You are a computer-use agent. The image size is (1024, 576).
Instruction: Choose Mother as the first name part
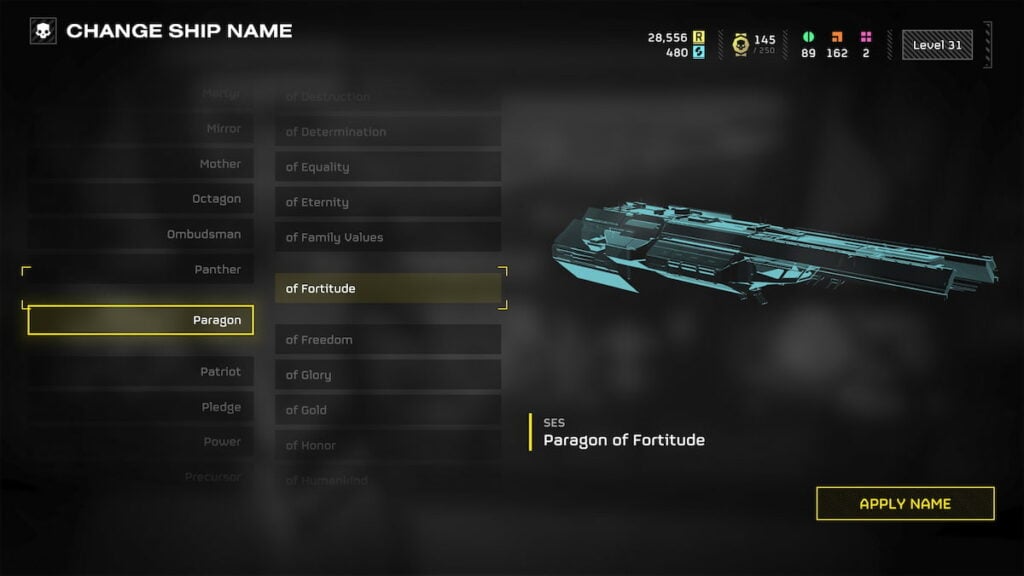(141, 164)
